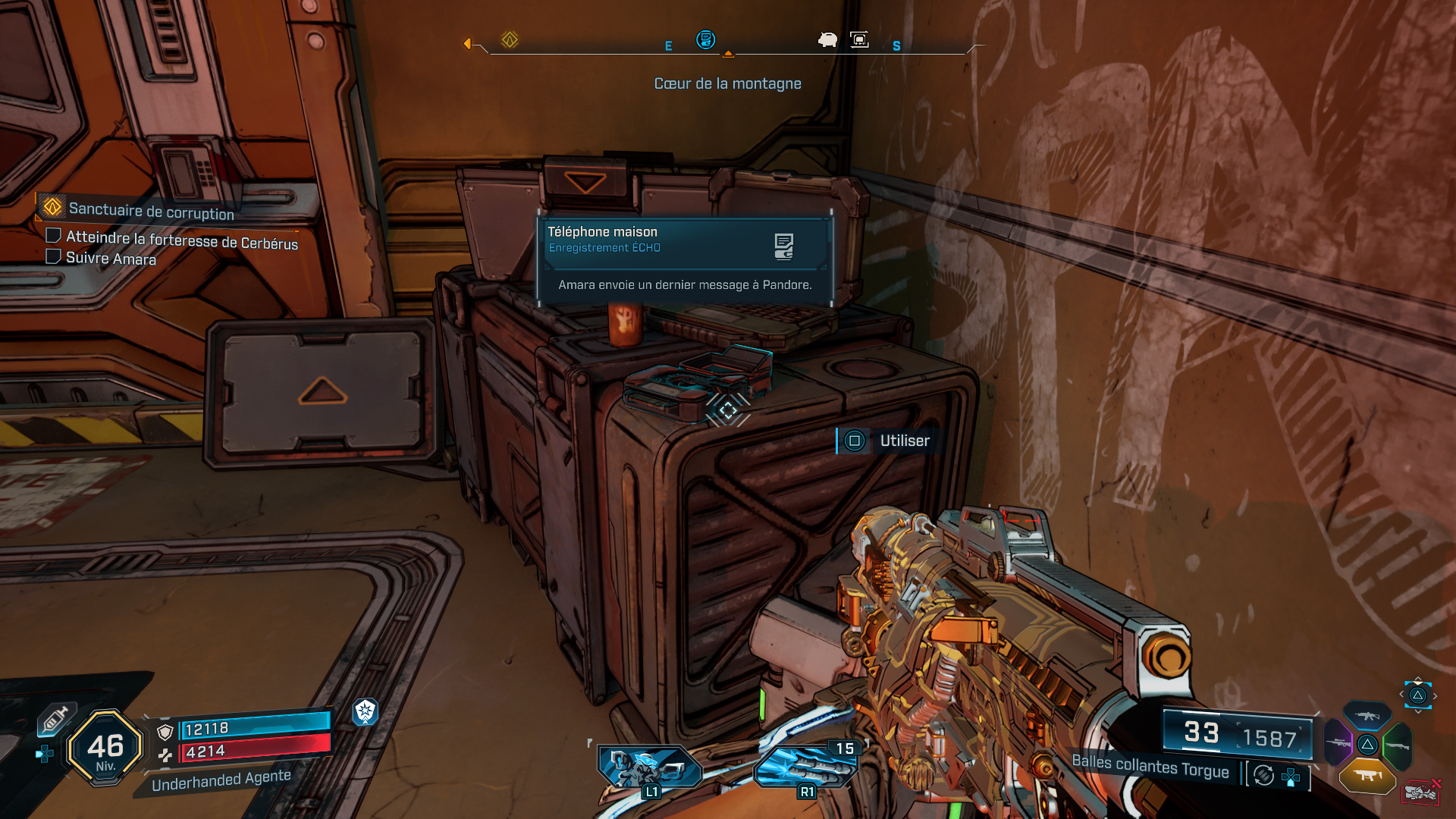Screen dimensions: 1456x819
Task: Click the red crossed-out vehicle icon
Action: (1420, 792)
